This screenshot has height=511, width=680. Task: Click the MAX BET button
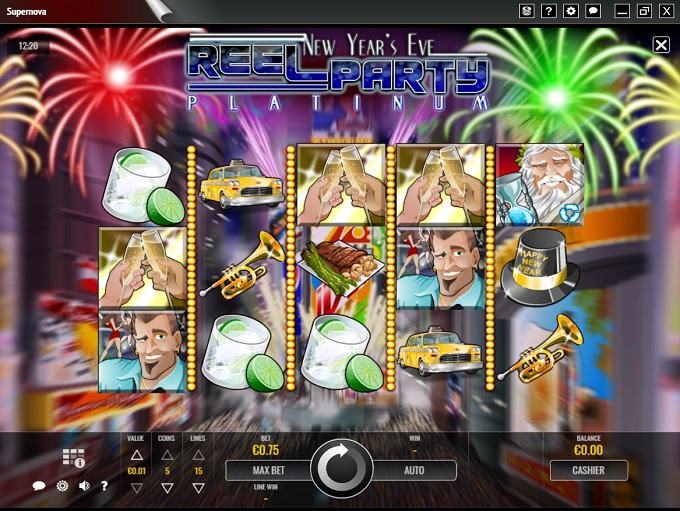270,470
